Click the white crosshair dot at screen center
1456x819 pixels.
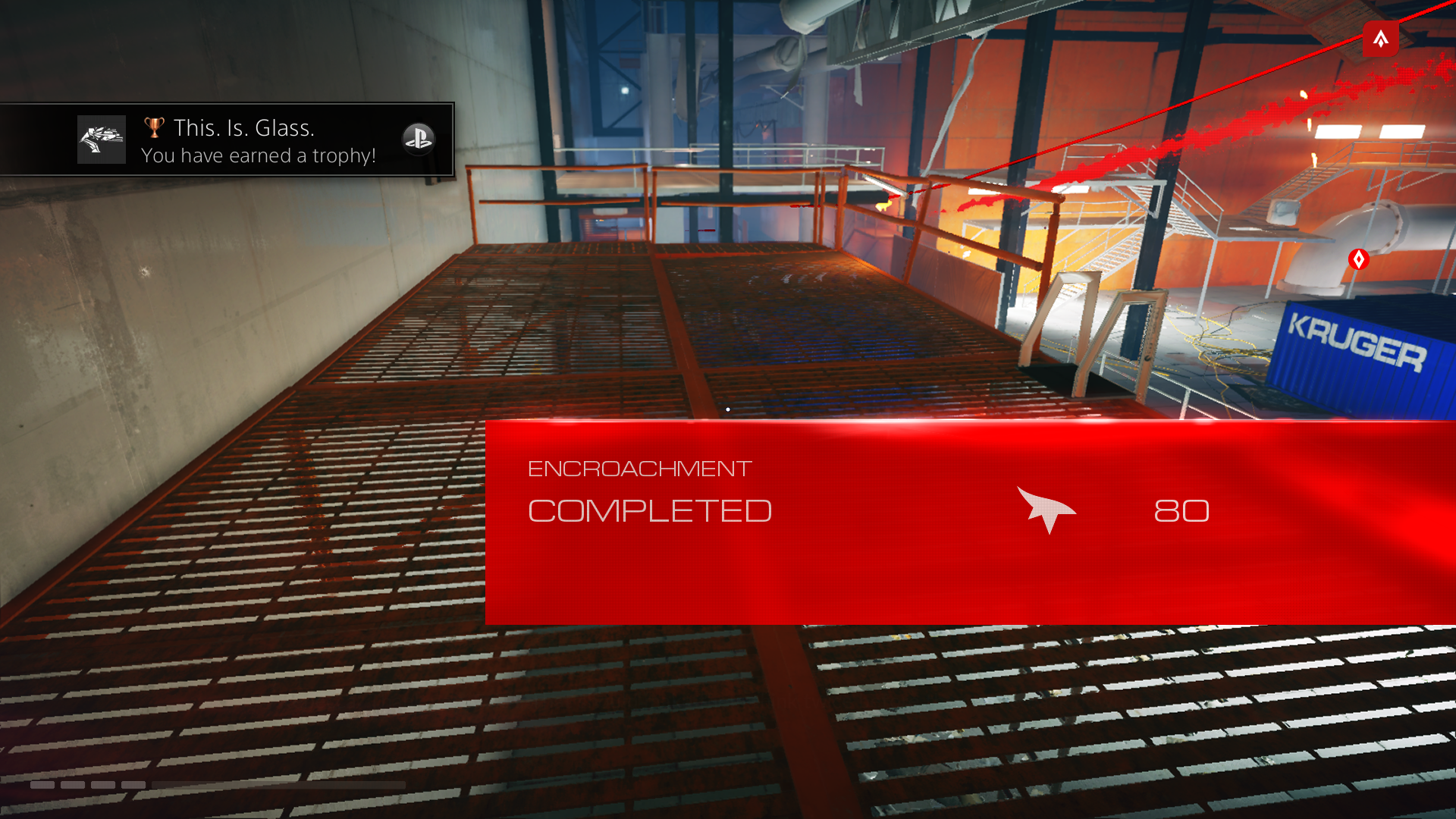pyautogui.click(x=727, y=409)
